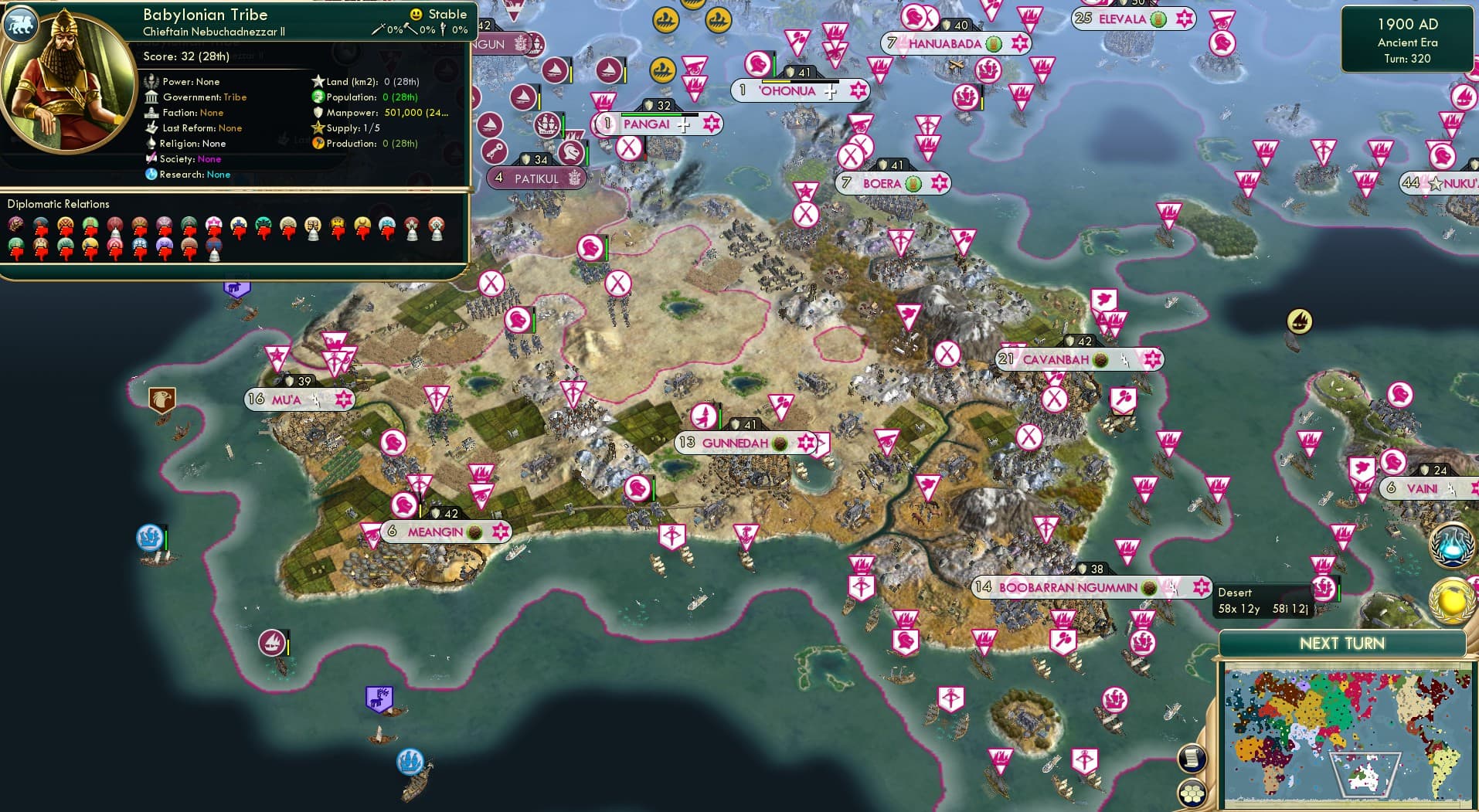This screenshot has width=1479, height=812.
Task: Click the Supply star icon showing 1/5
Action: pos(318,127)
